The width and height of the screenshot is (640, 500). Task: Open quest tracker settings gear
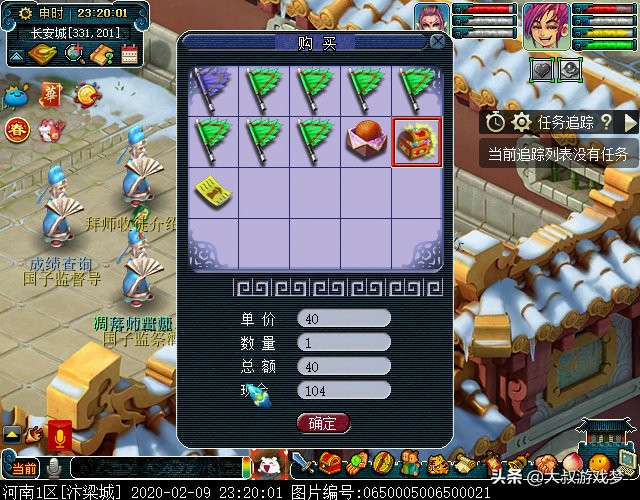[x=521, y=122]
